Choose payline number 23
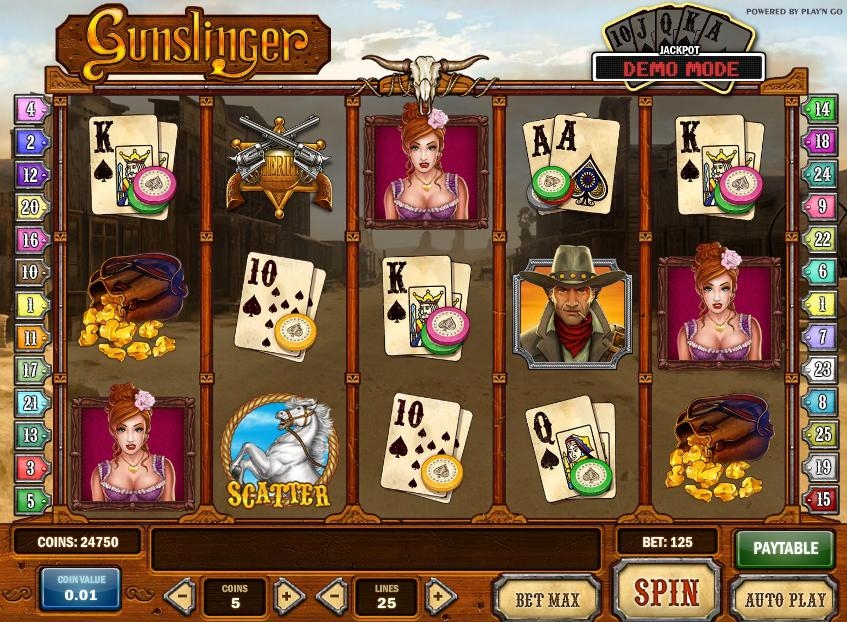 821,368
